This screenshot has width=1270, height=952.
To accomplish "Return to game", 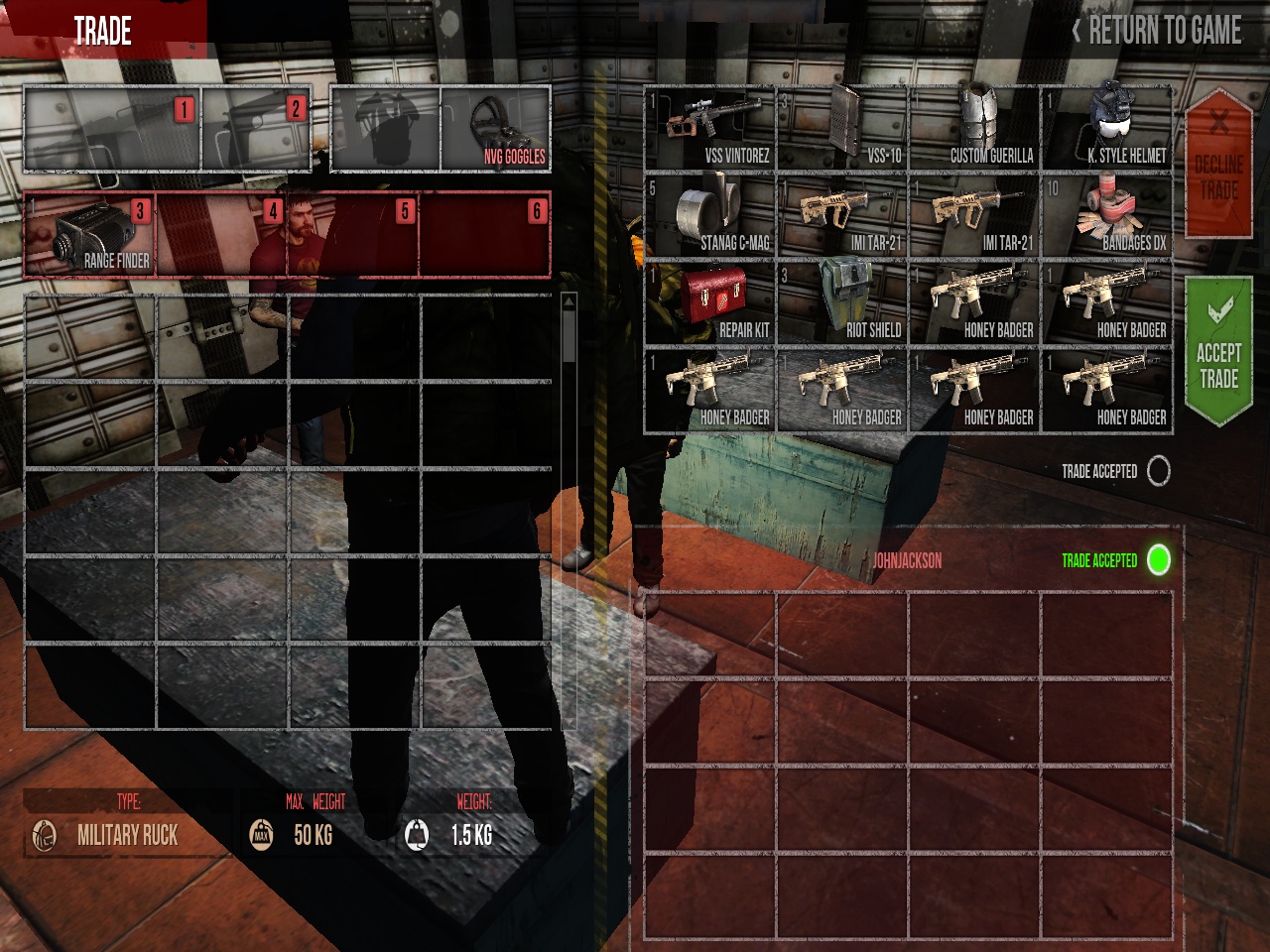I will click(1157, 31).
